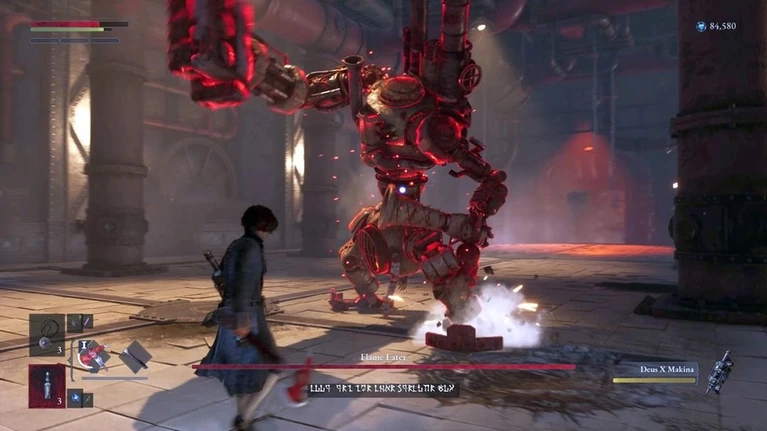Image resolution: width=767 pixels, height=431 pixels.
Task: Use the red-highlighted vial item slot
Action: 46,385
